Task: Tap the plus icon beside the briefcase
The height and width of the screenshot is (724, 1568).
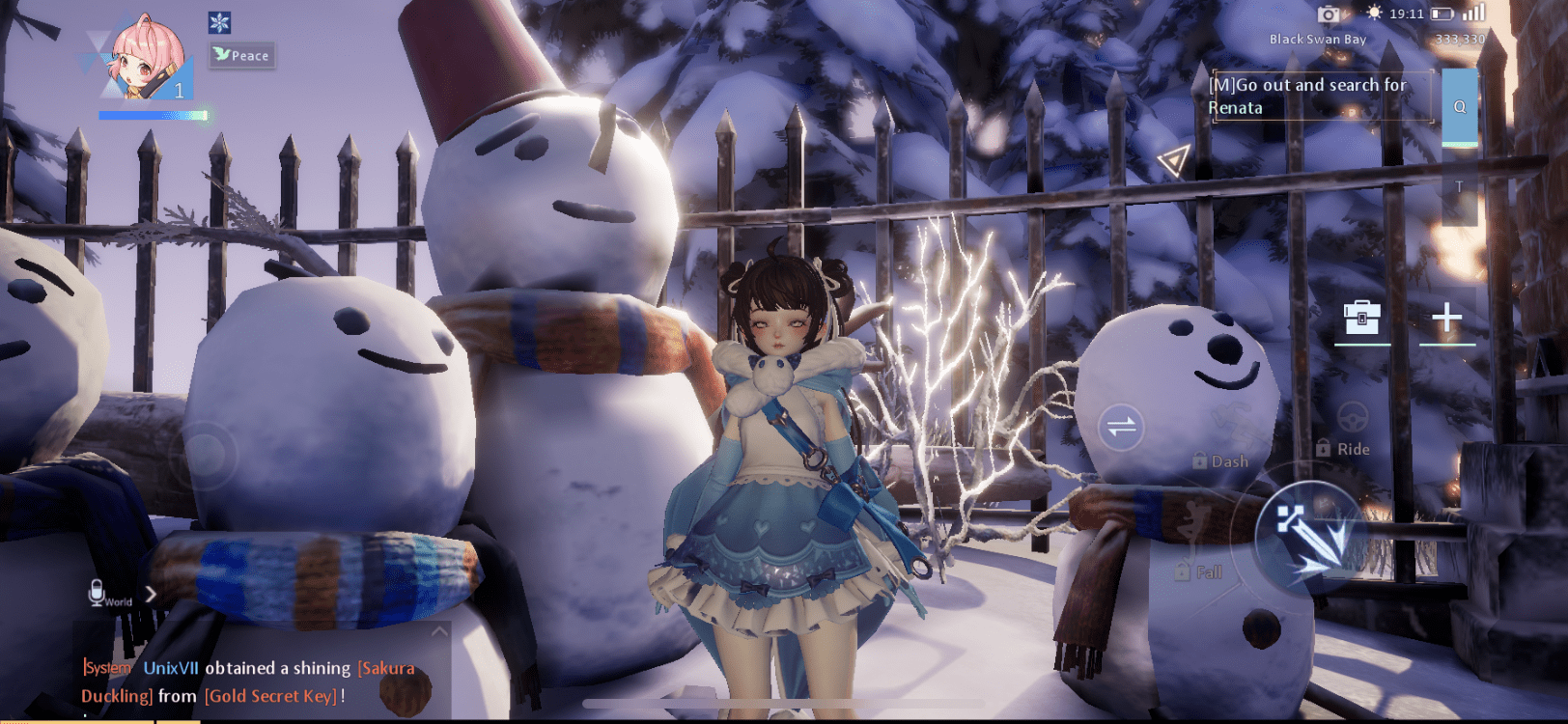Action: pos(1445,319)
